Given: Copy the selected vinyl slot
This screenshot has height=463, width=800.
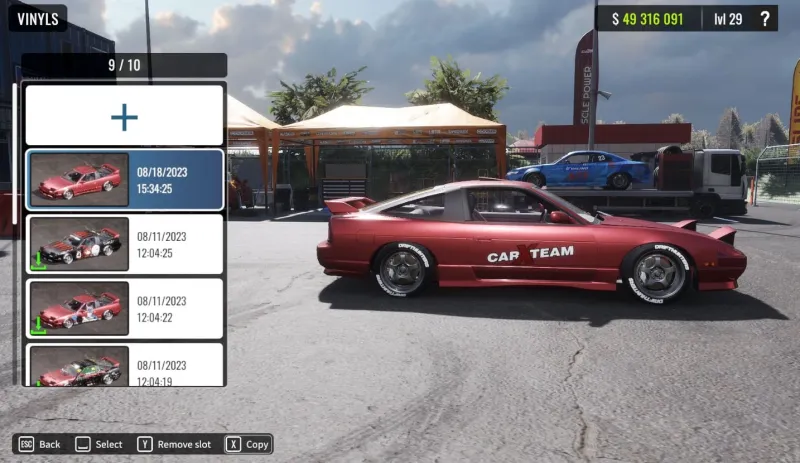Looking at the screenshot, I should 247,444.
